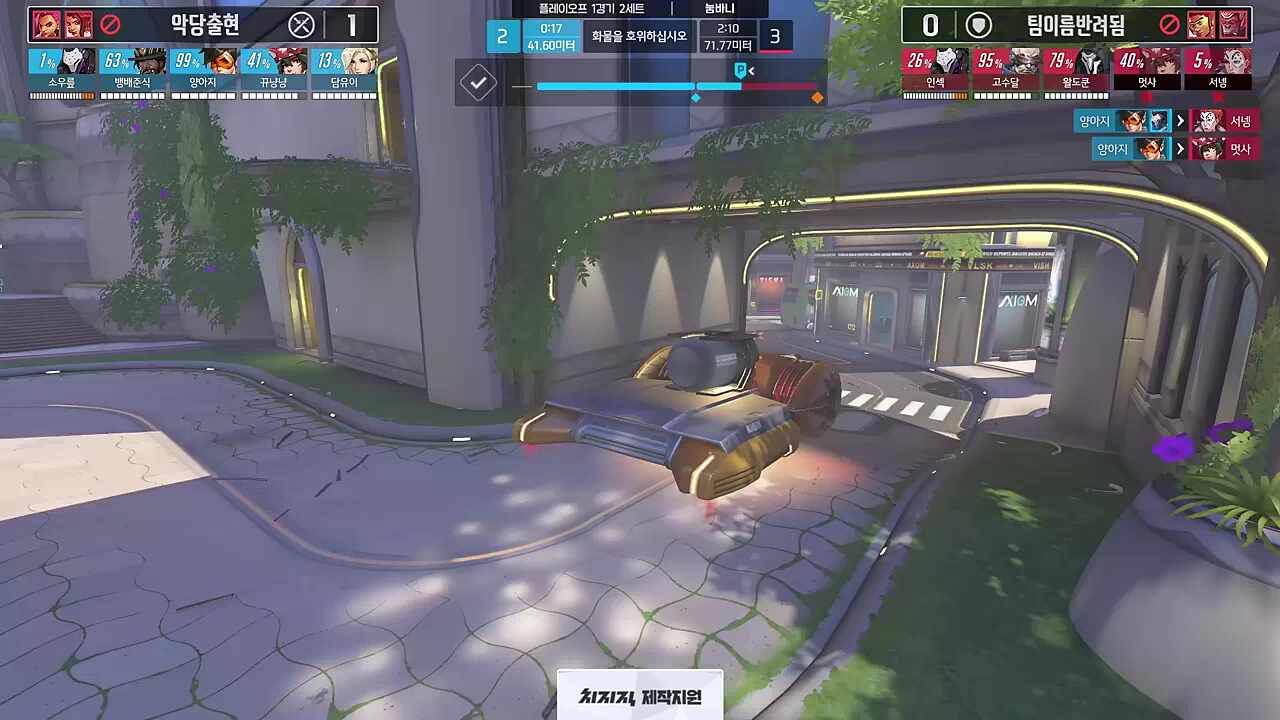Screen dimensions: 1280x720
Task: Click the orange diamond endpoint marker
Action: (817, 97)
